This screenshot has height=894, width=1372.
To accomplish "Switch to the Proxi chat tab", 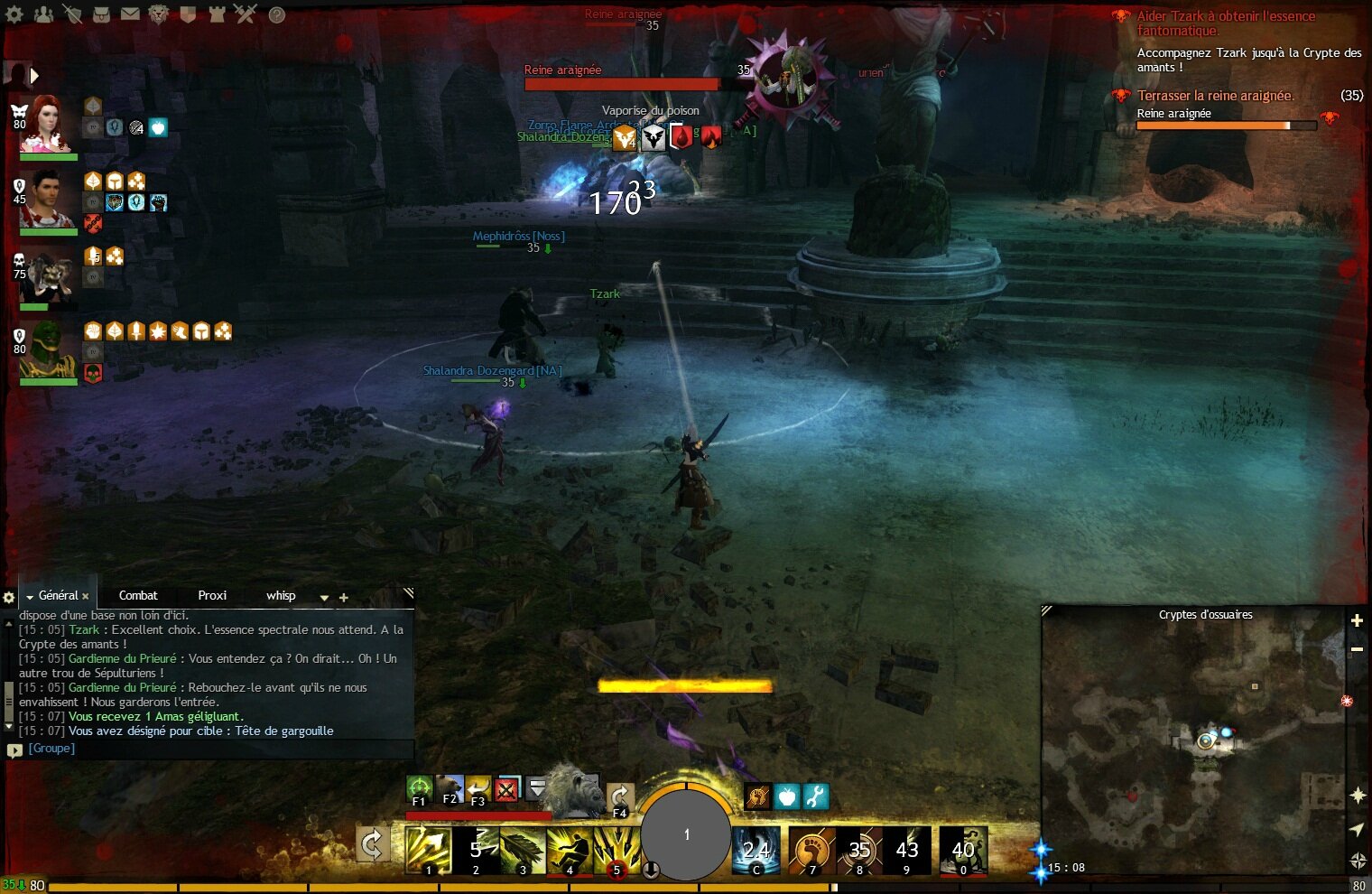I will click(211, 595).
